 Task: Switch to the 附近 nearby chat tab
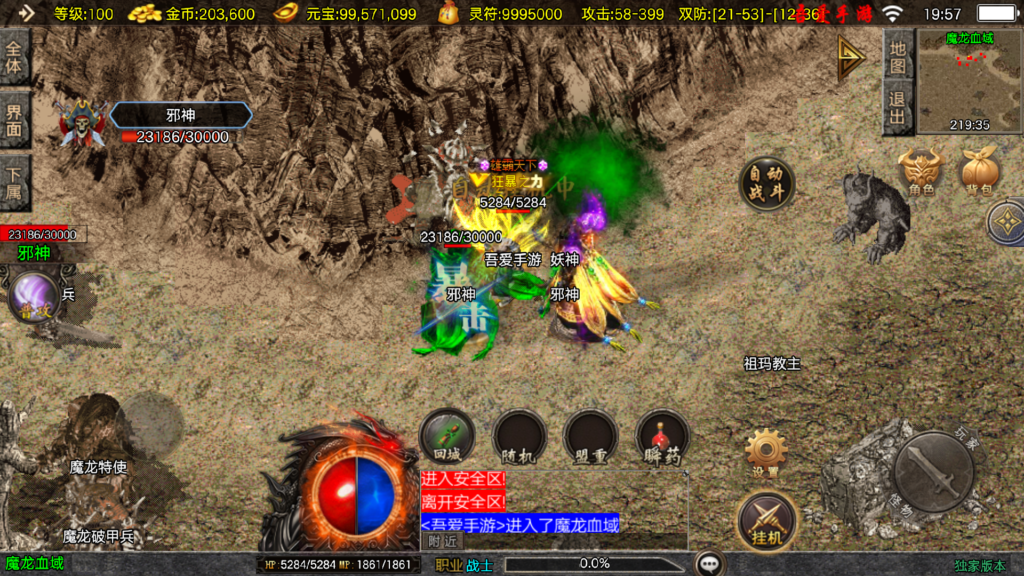(x=442, y=542)
